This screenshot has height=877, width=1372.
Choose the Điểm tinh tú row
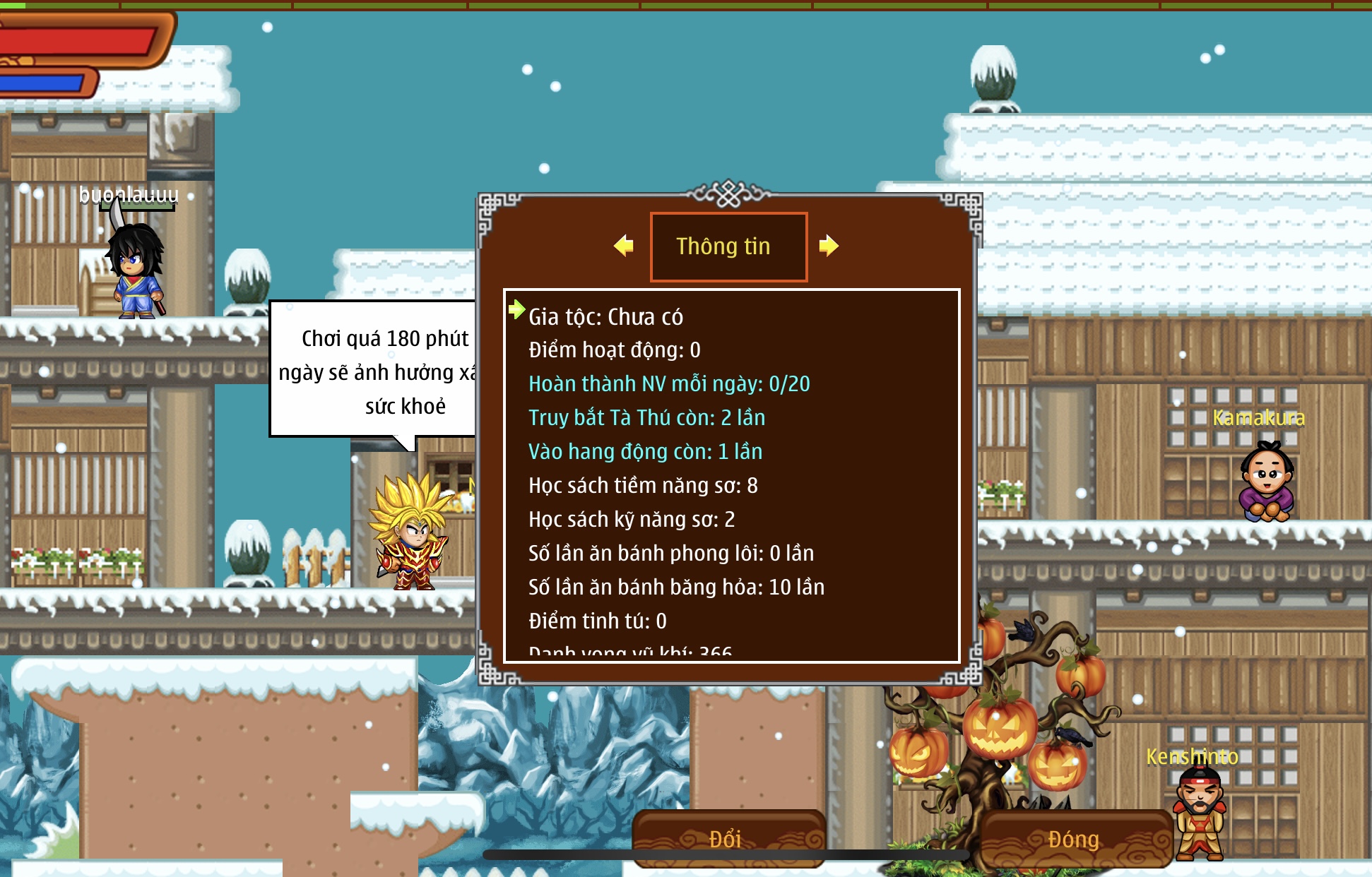(x=597, y=621)
